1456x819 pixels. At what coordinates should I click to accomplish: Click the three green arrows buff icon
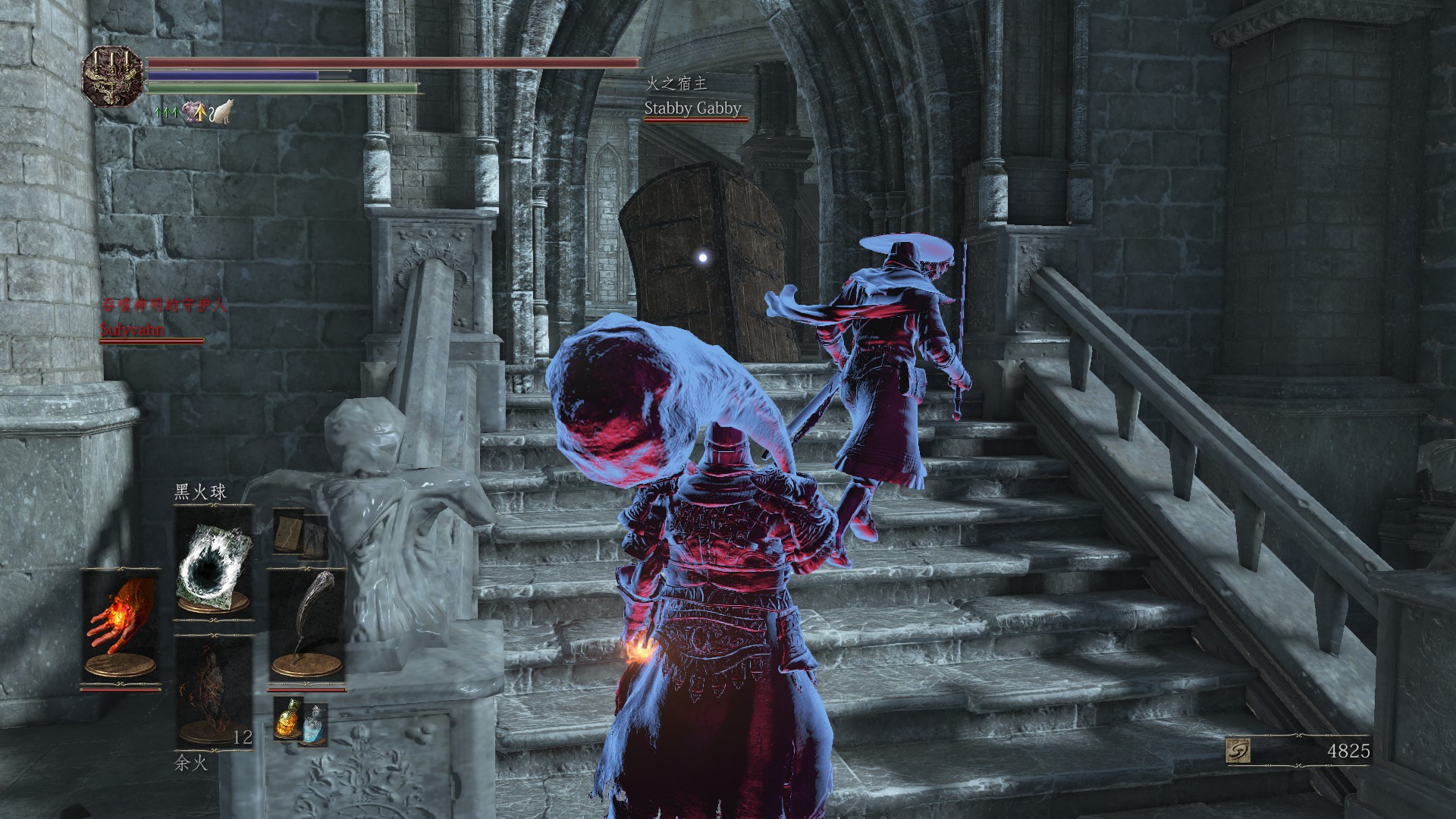pyautogui.click(x=165, y=112)
